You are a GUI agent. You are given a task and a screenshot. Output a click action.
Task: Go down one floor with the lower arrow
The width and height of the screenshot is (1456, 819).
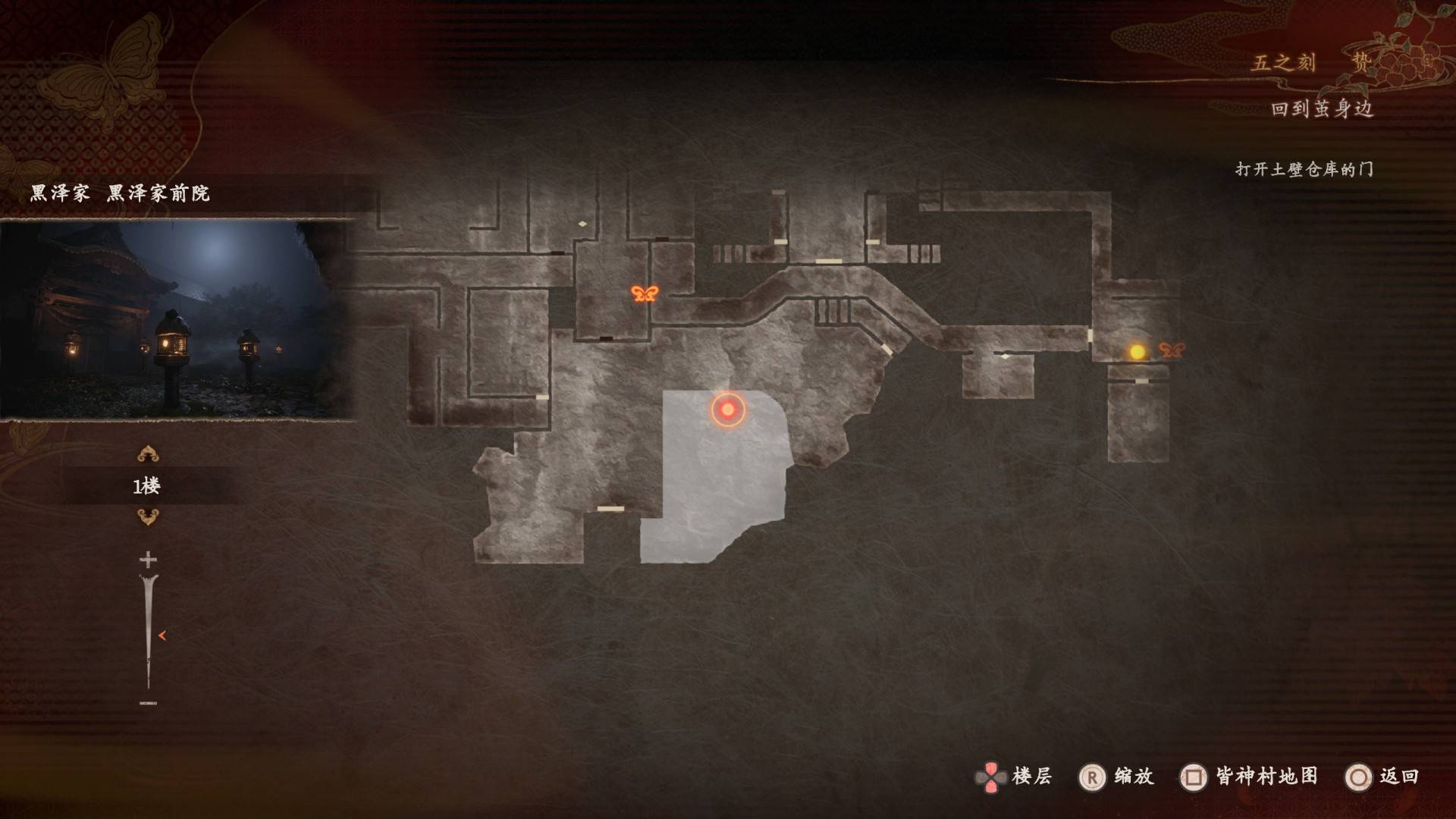point(148,517)
